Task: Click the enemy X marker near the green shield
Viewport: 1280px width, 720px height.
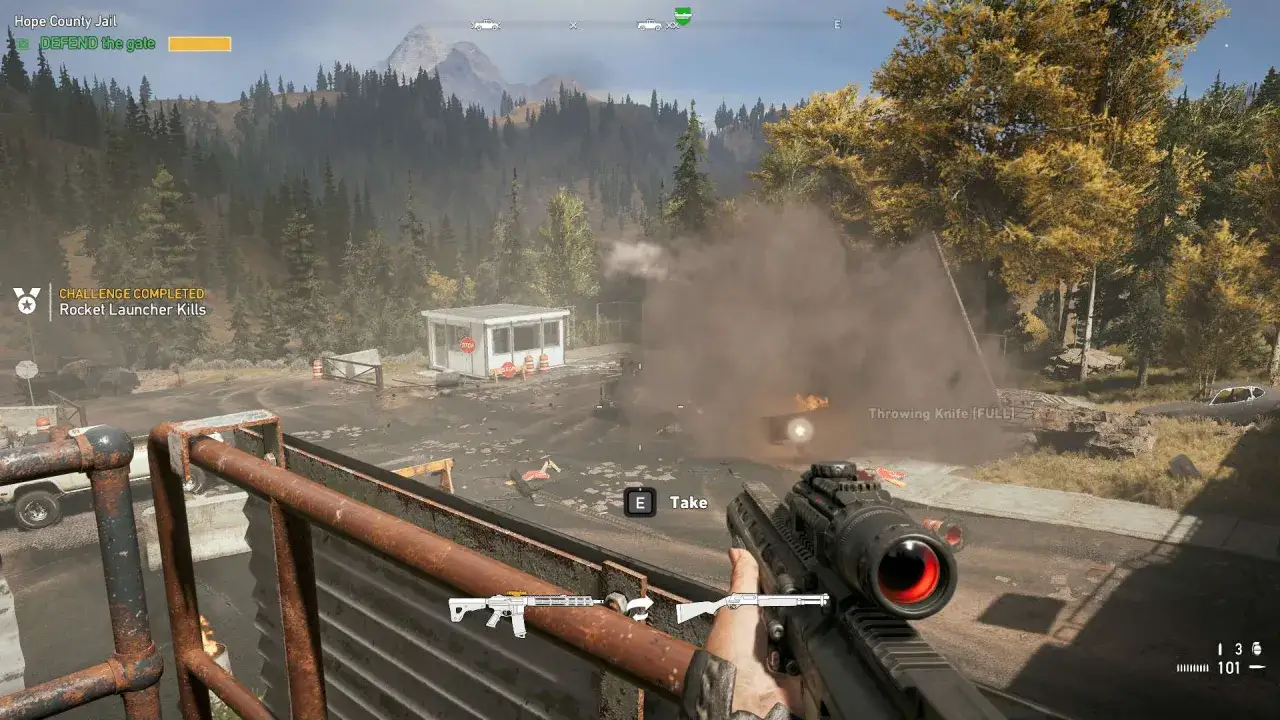Action: pyautogui.click(x=671, y=24)
